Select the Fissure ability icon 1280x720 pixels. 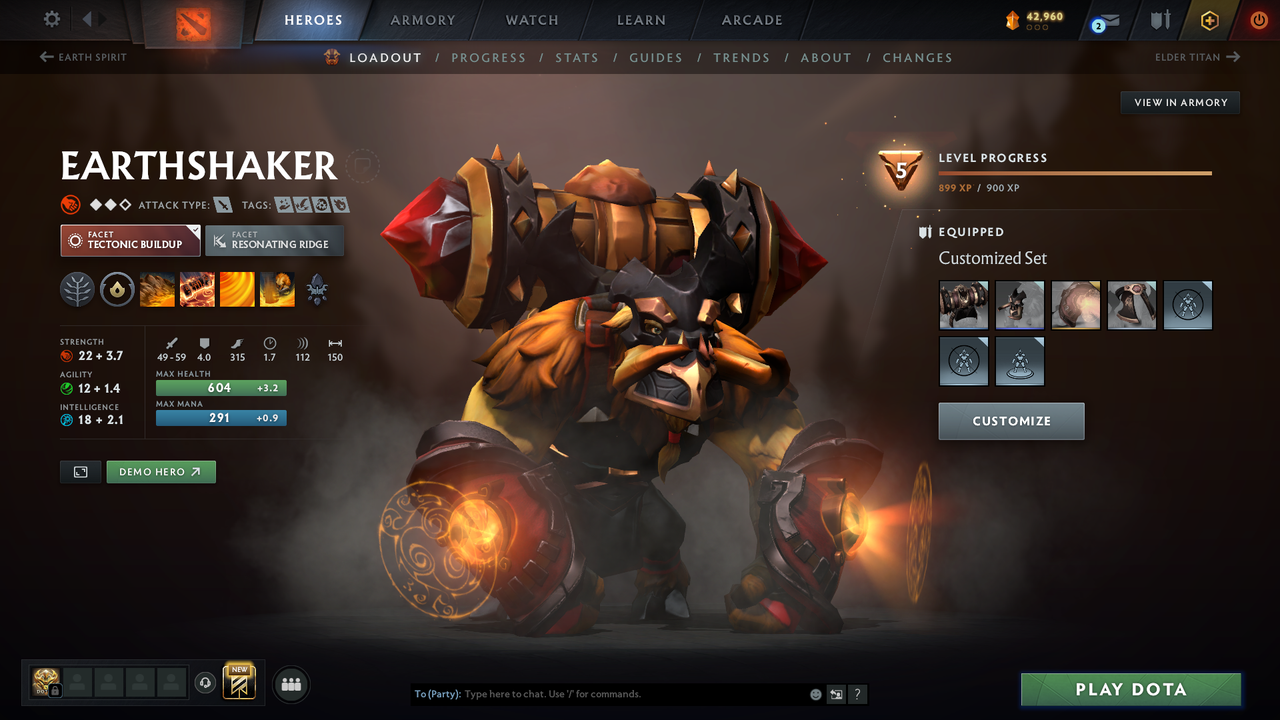pos(157,290)
